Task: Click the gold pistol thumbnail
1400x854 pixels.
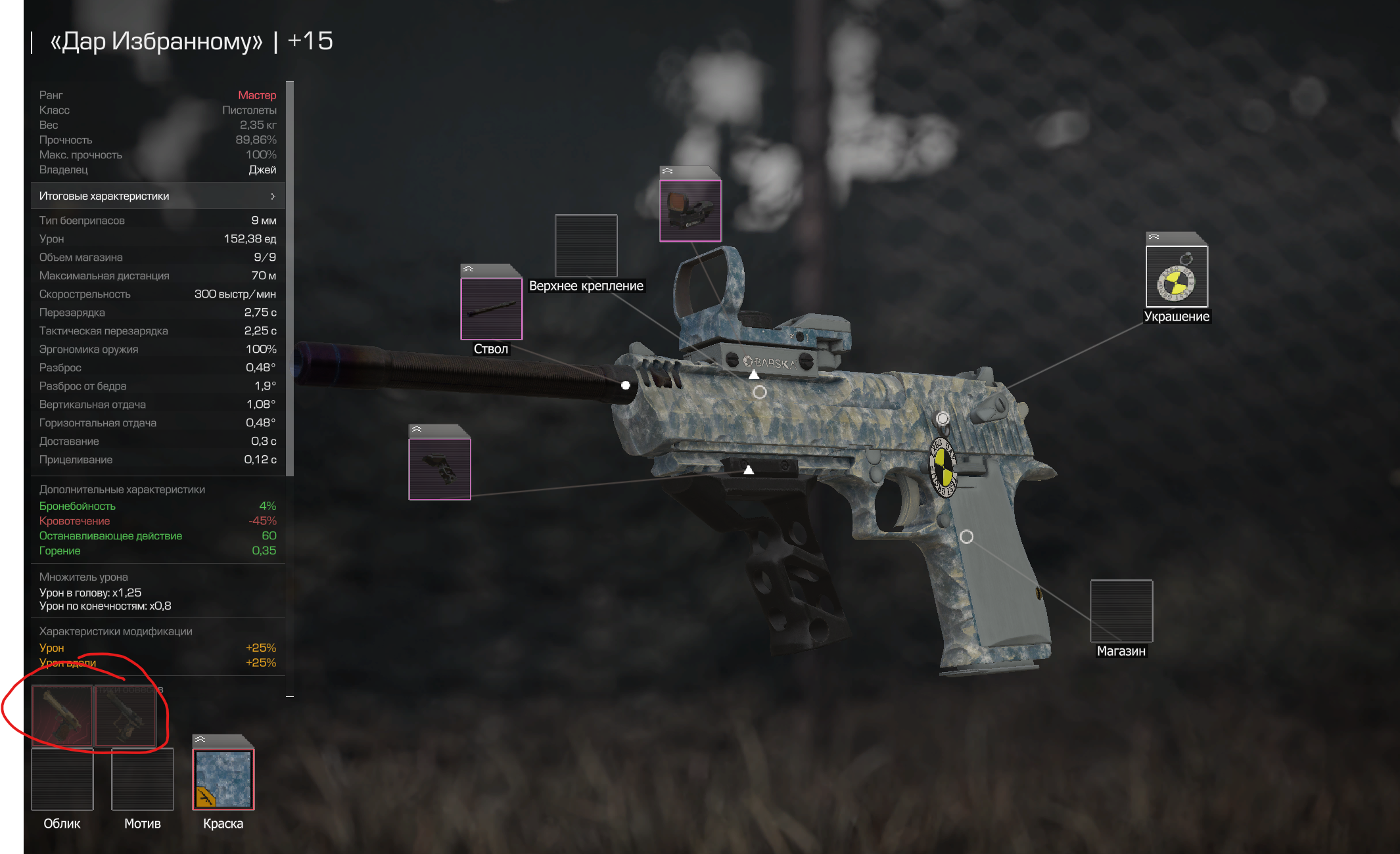Action: click(x=62, y=716)
